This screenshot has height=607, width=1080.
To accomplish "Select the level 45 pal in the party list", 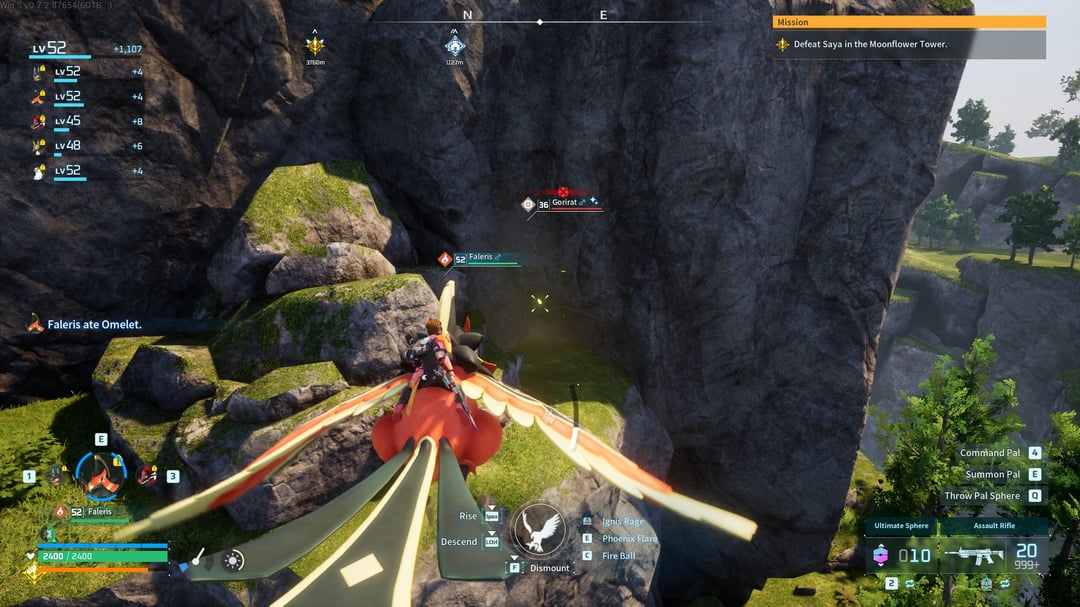I will 62,121.
